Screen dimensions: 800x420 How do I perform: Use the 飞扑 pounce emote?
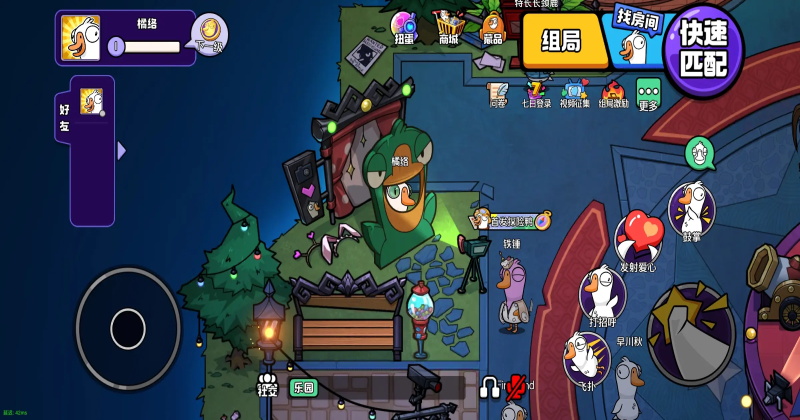click(x=585, y=355)
